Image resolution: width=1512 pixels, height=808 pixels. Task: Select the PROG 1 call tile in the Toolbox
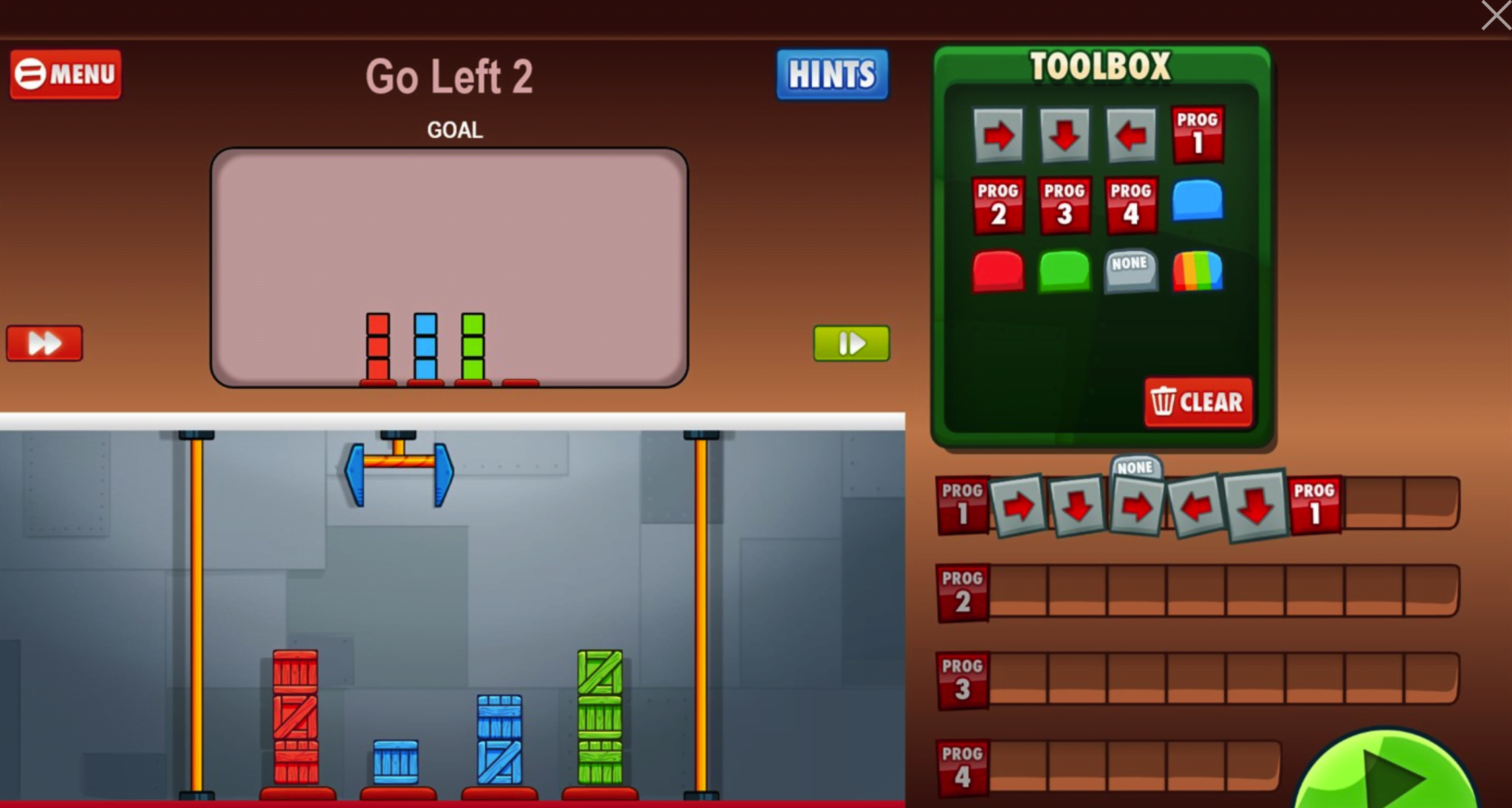pyautogui.click(x=1197, y=135)
